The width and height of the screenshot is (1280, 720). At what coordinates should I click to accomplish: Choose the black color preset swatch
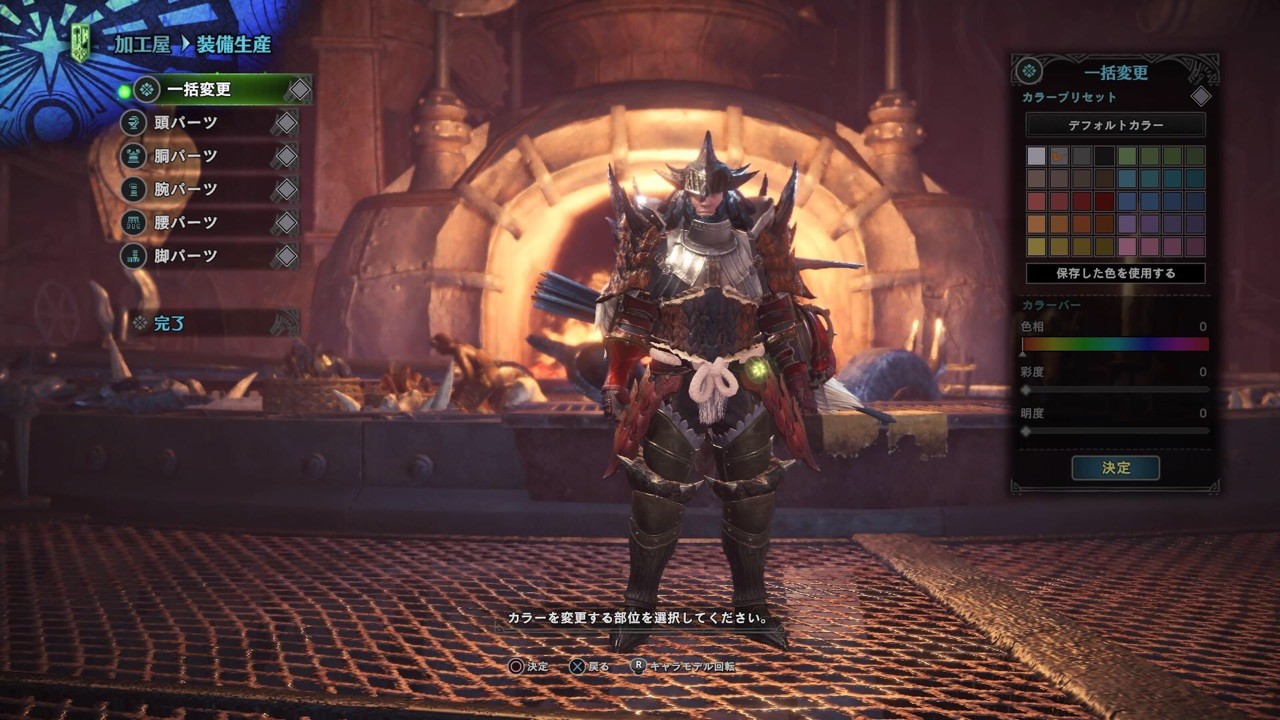tap(1104, 156)
